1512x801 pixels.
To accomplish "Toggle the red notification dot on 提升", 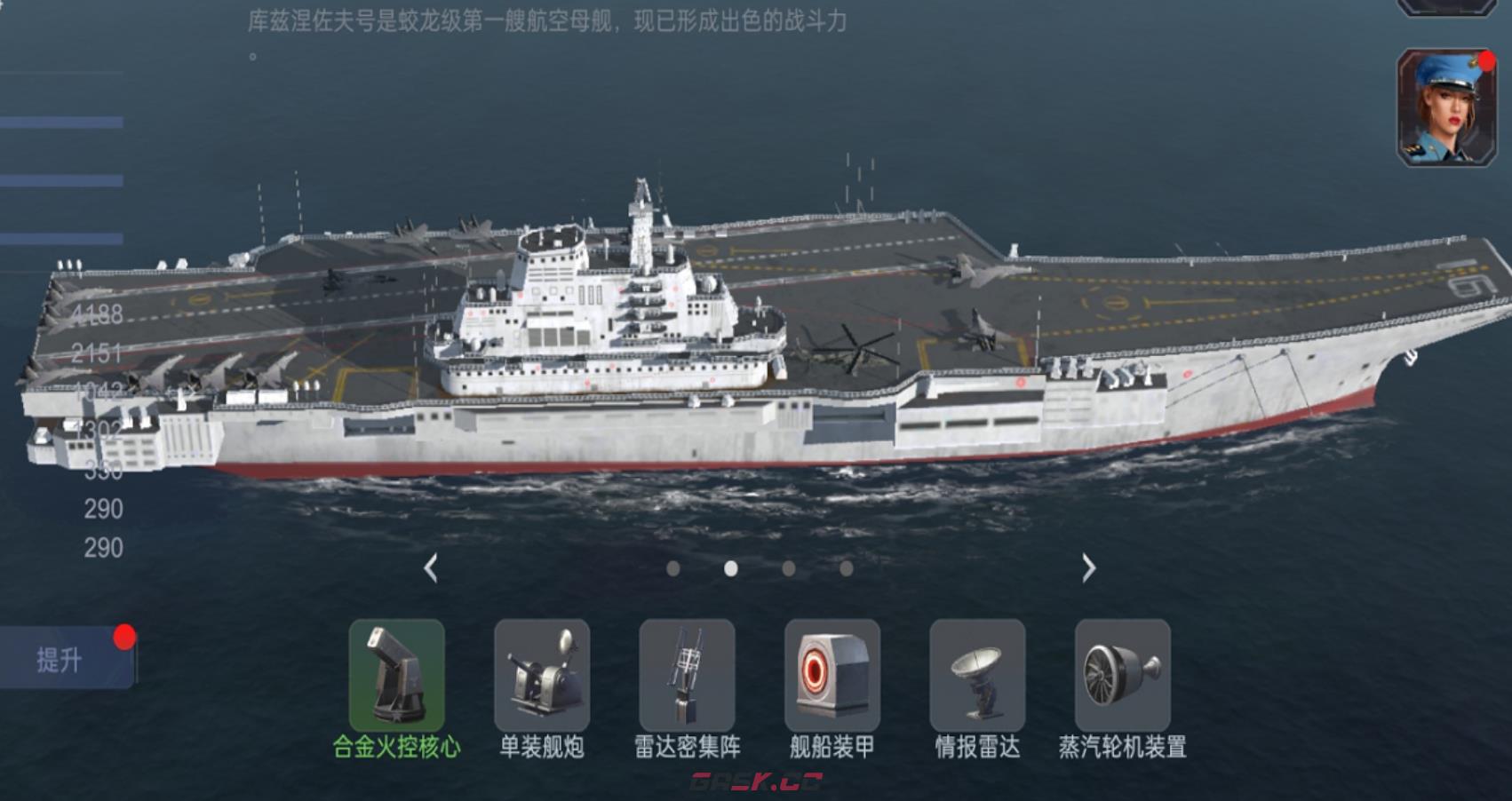I will point(125,635).
